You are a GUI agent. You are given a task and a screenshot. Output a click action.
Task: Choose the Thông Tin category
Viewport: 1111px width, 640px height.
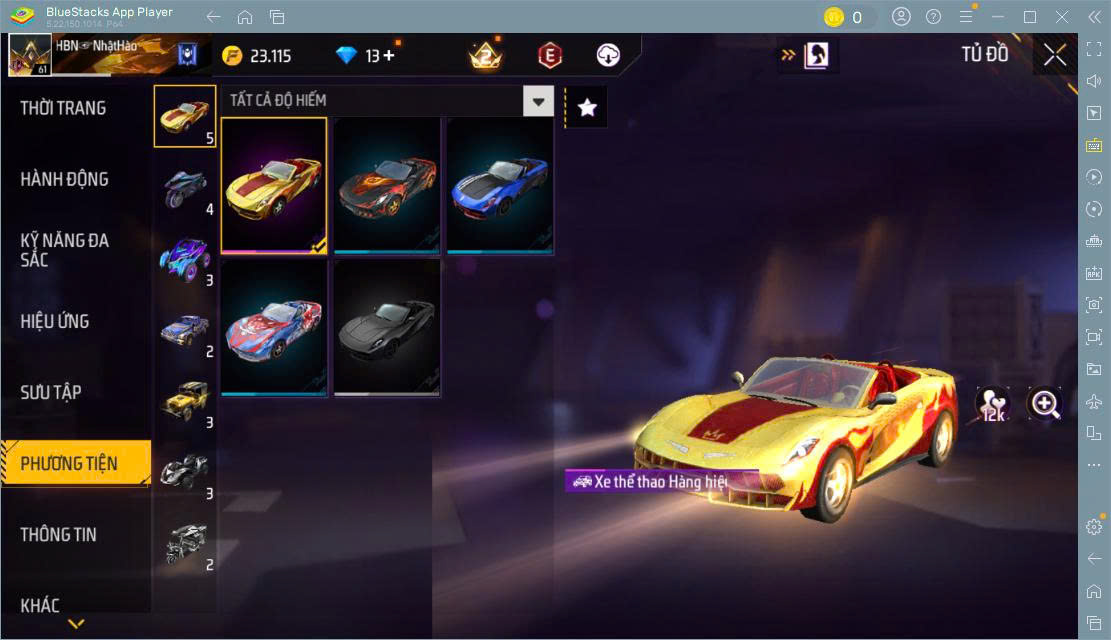pyautogui.click(x=59, y=534)
